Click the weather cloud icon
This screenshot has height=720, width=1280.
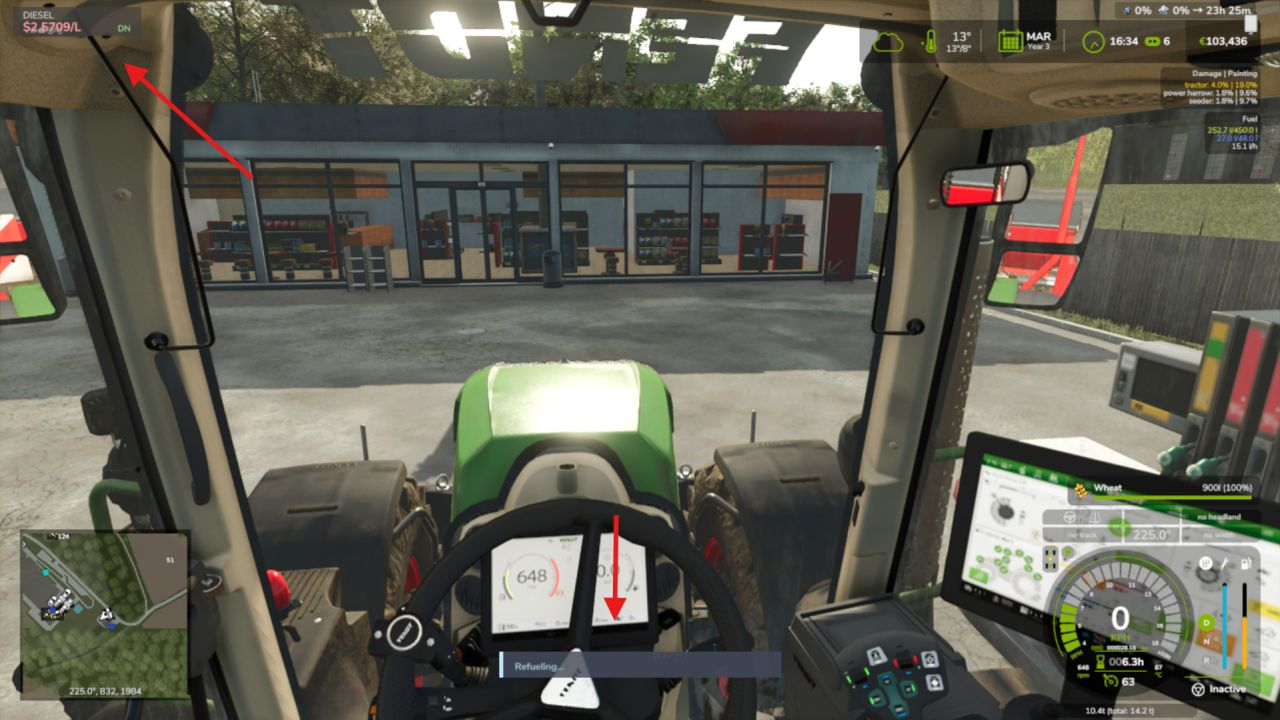(x=888, y=42)
